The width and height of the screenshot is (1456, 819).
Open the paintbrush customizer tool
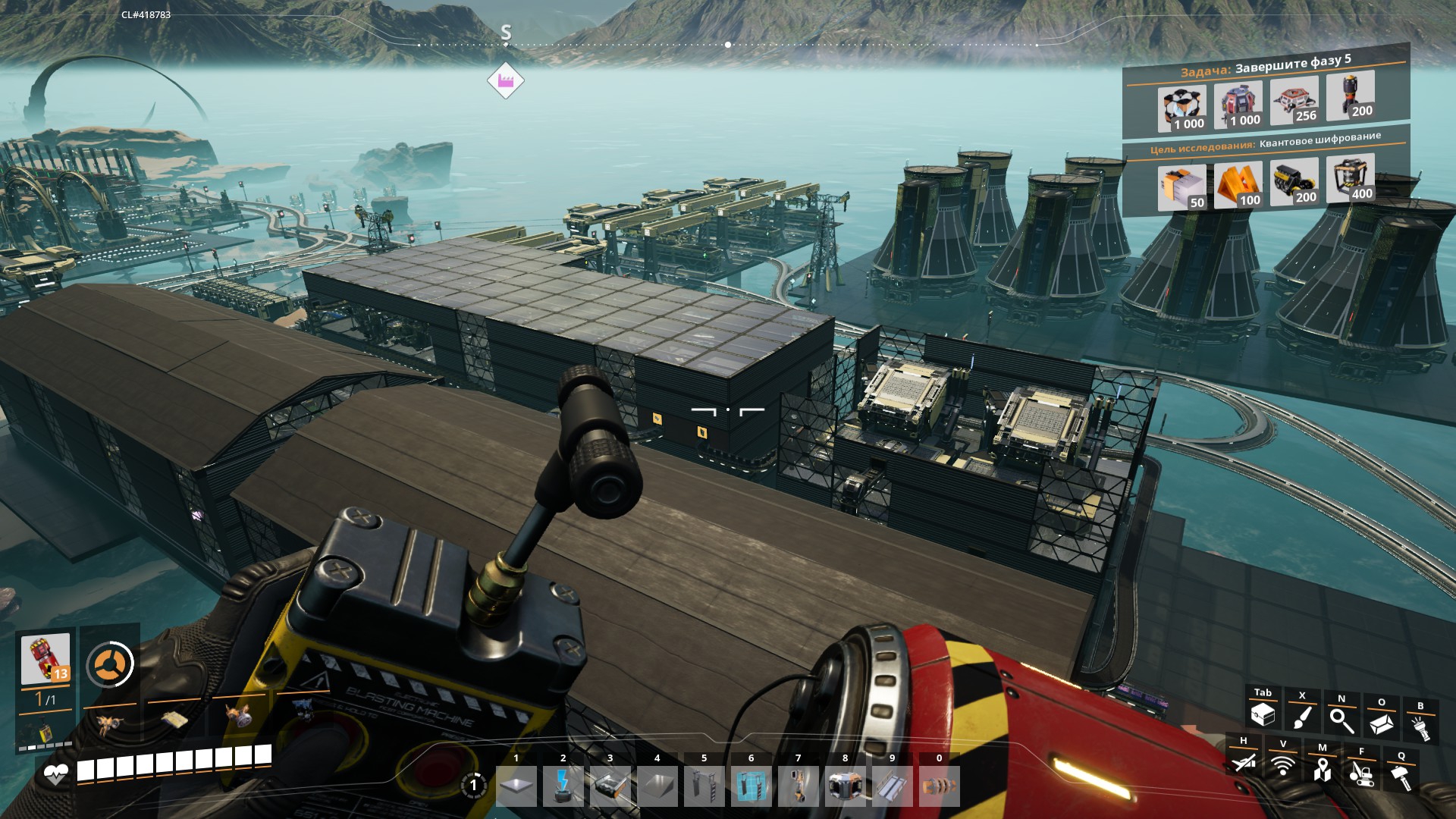[x=1302, y=717]
